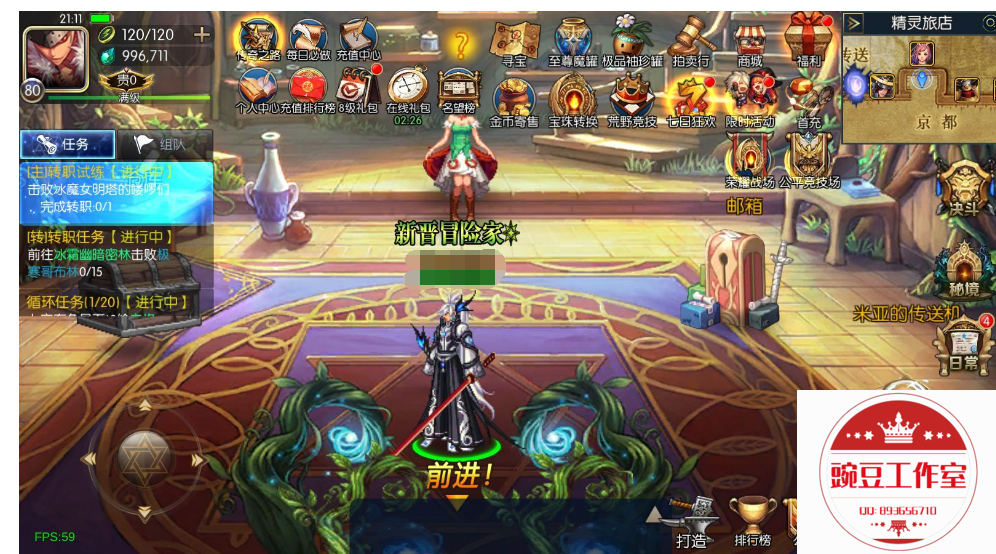This screenshot has width=996, height=554.
Task: Open the 决斗 duel button
Action: click(964, 190)
